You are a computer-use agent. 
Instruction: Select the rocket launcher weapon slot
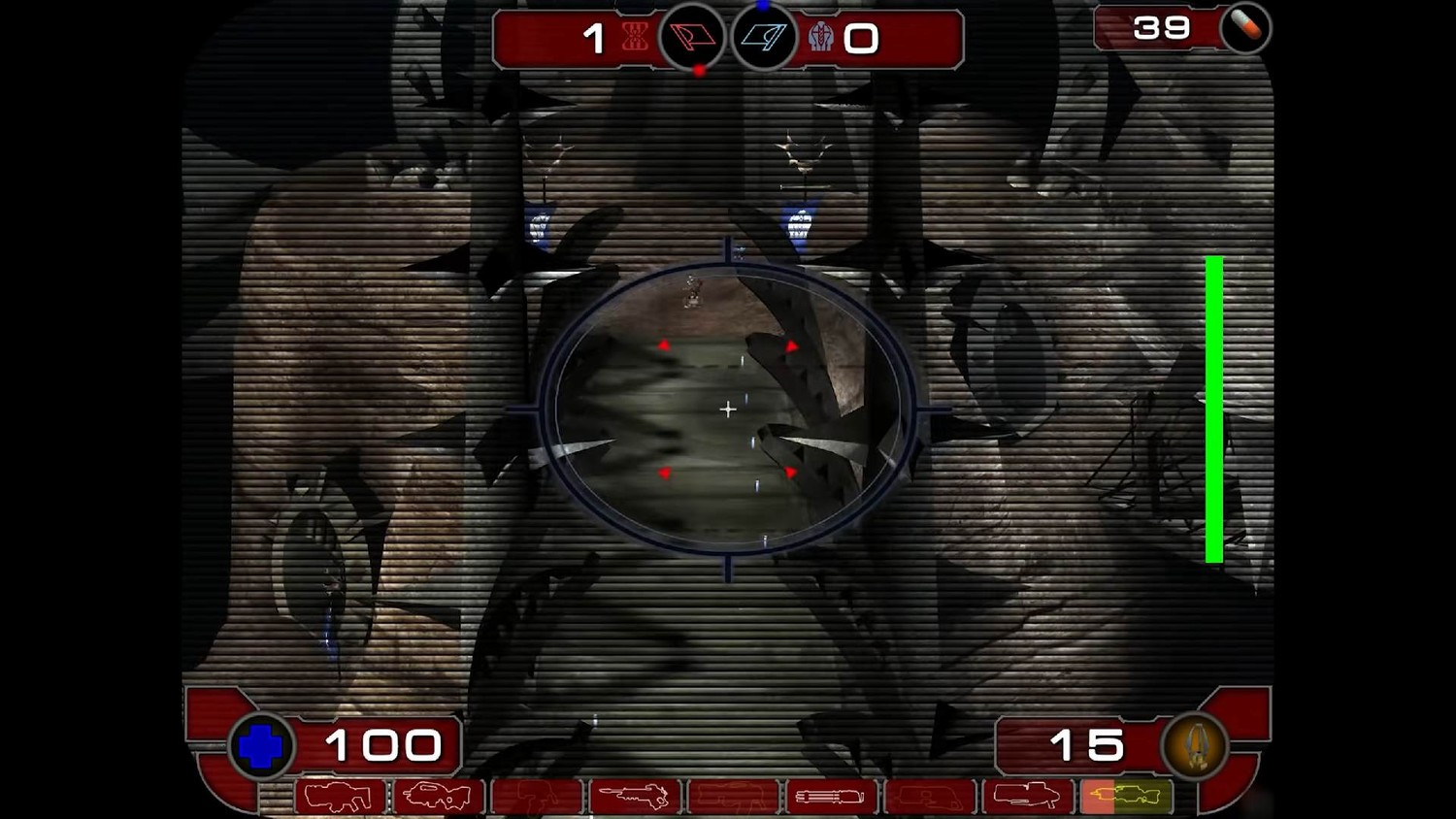click(x=1027, y=797)
